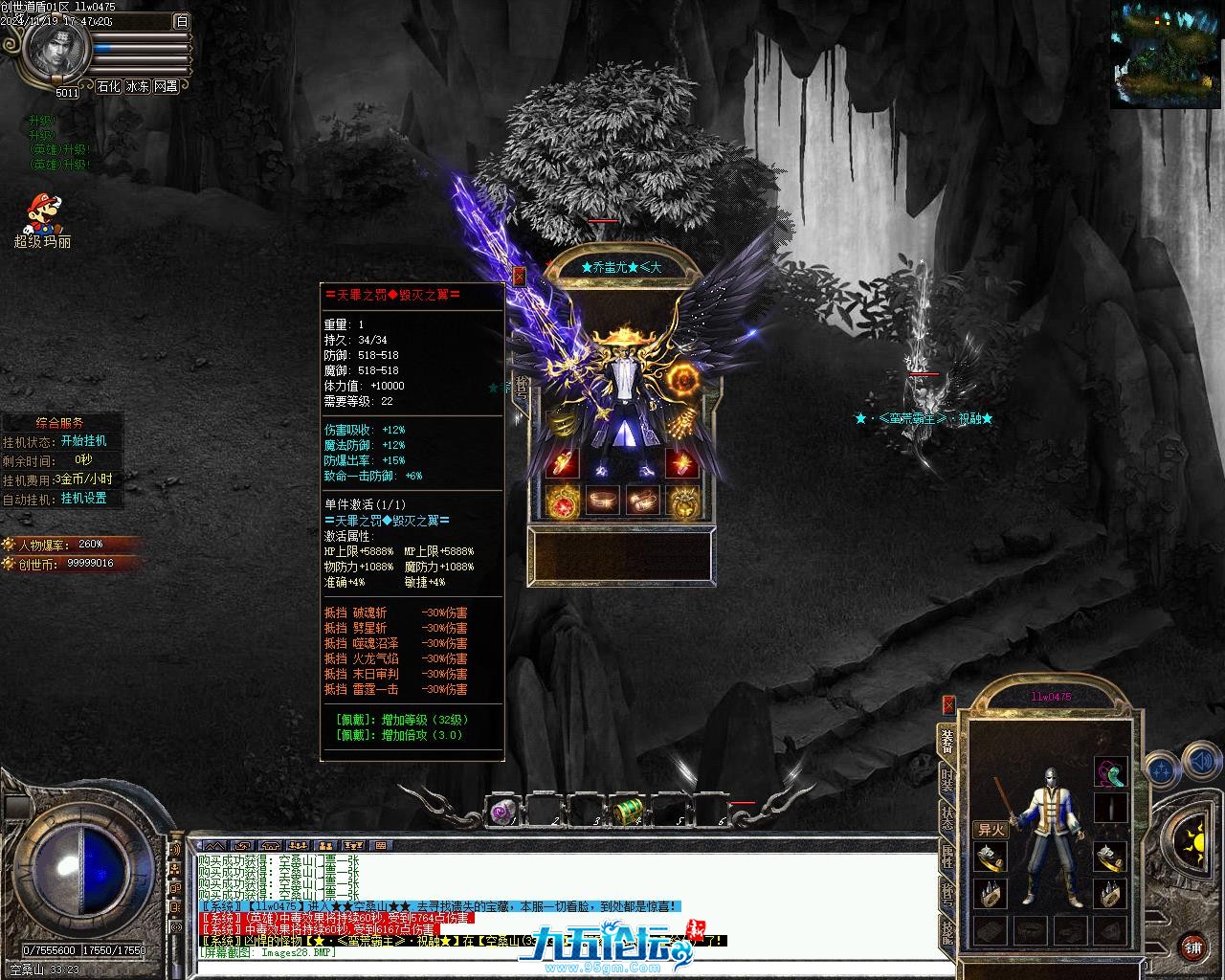Click the 白 button beside the portrait
Image resolution: width=1225 pixels, height=980 pixels.
pyautogui.click(x=182, y=21)
